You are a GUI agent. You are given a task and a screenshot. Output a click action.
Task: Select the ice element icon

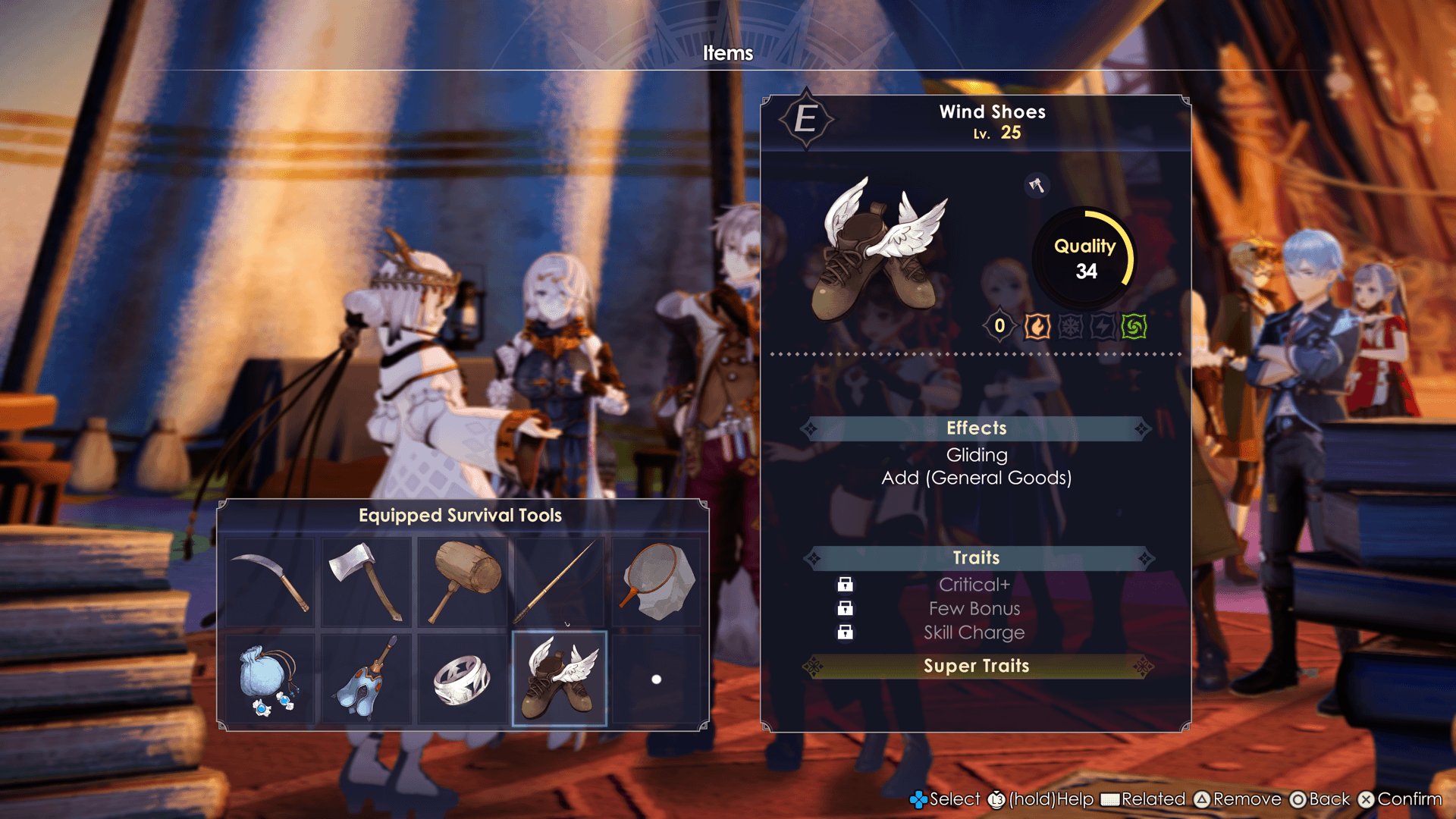1070,327
